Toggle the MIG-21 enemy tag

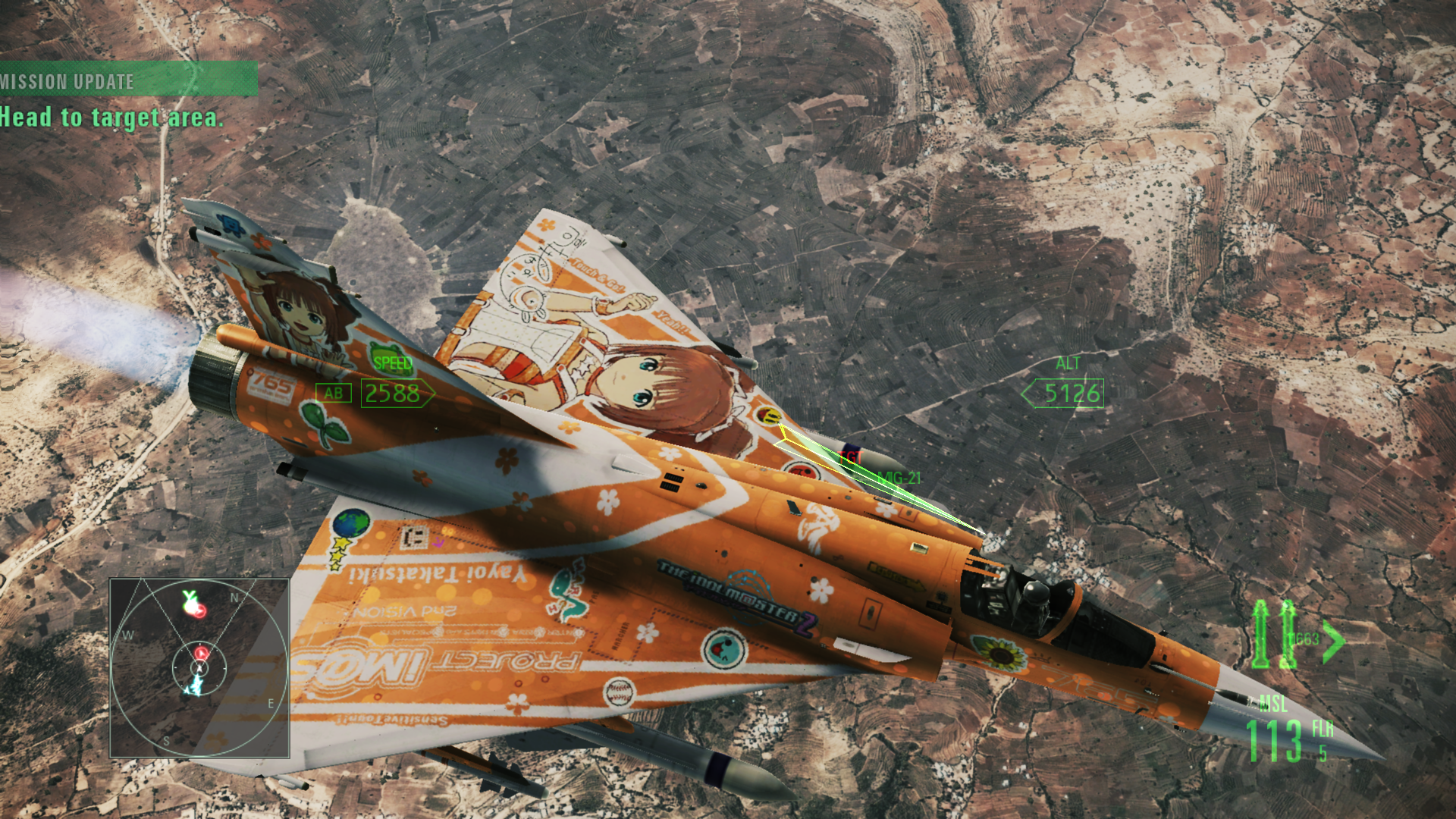pos(898,478)
